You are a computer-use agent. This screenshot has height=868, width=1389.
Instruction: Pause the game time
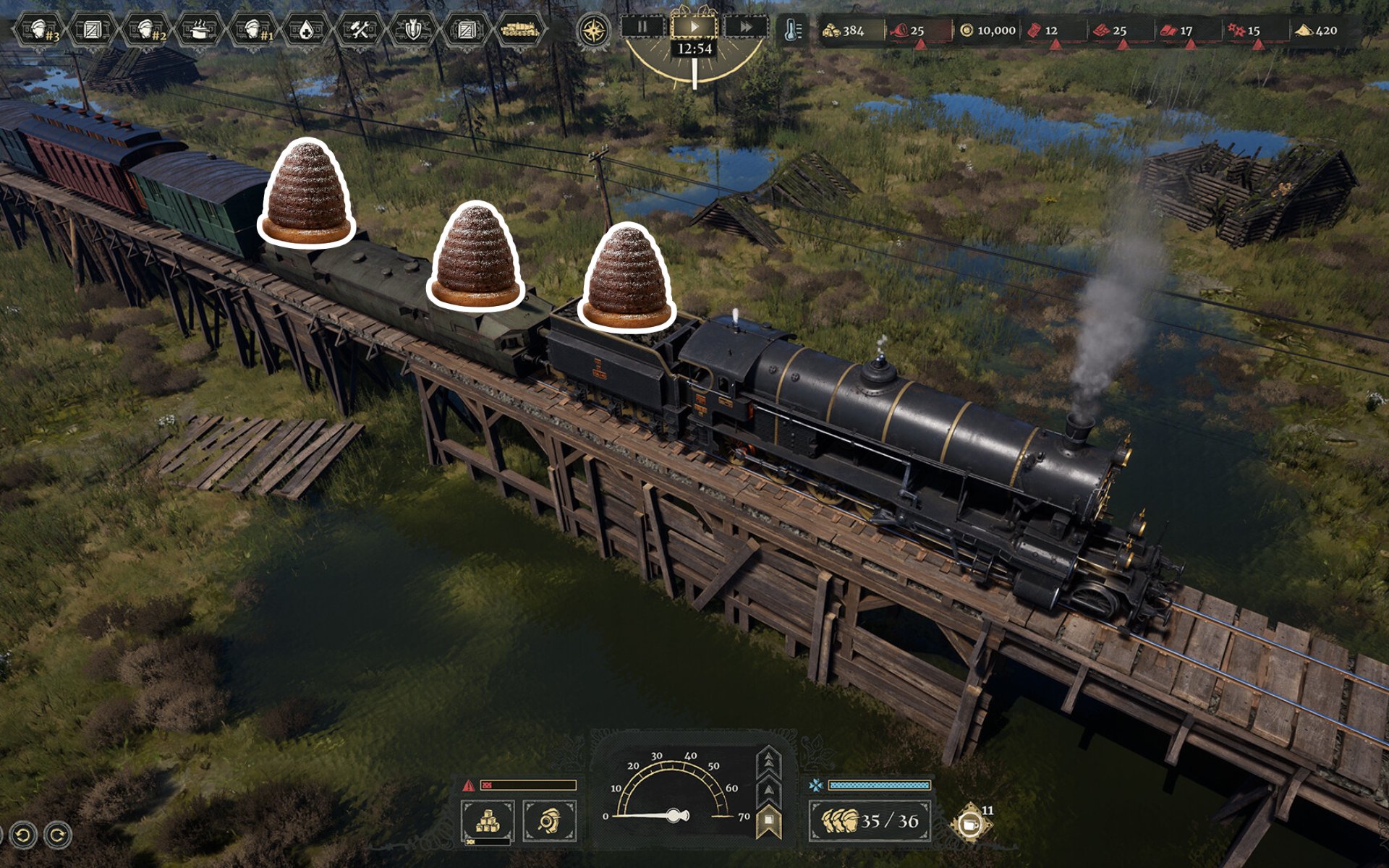[x=642, y=27]
